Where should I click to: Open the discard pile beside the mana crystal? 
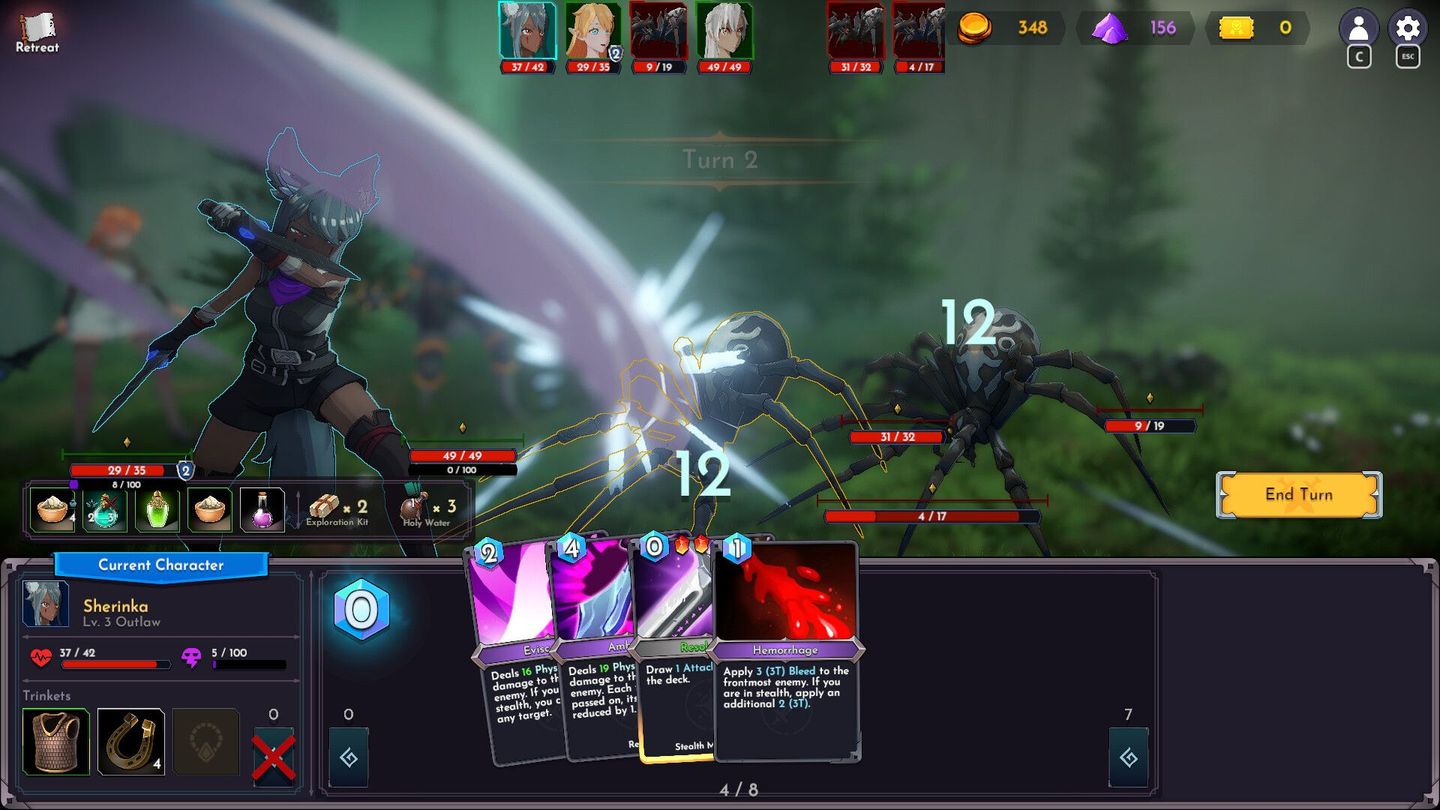click(348, 758)
